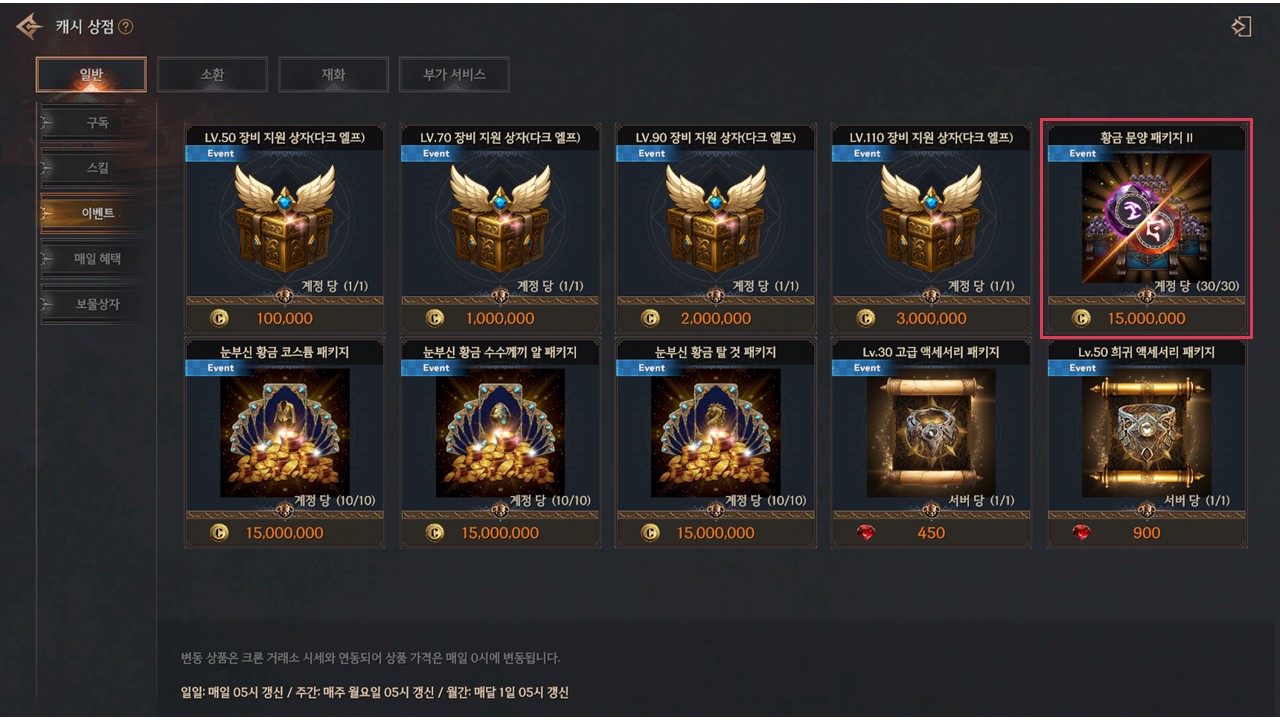
Task: Switch to the 일반 tab
Action: [x=91, y=74]
